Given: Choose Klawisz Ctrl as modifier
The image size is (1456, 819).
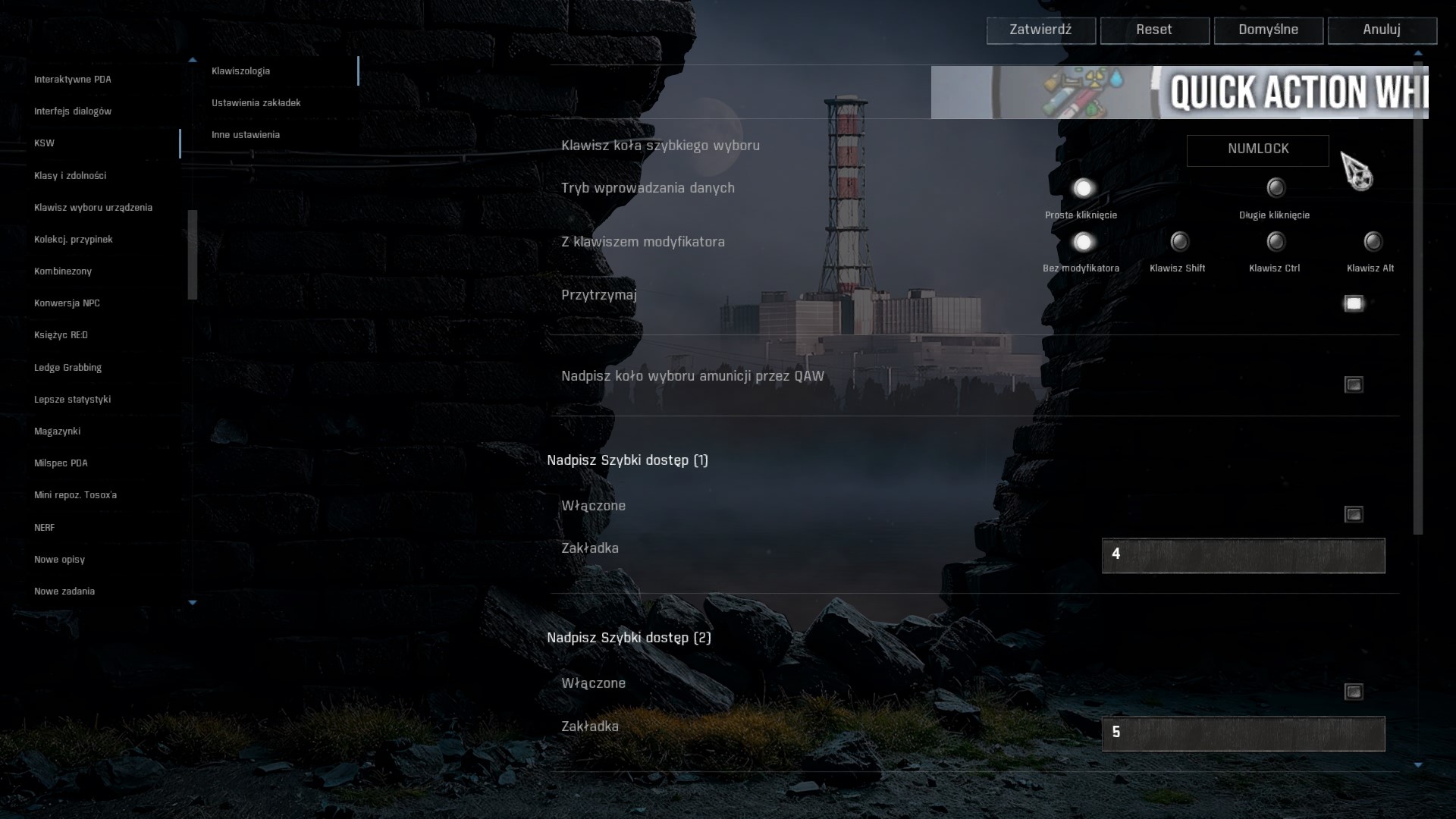Looking at the screenshot, I should [1276, 242].
